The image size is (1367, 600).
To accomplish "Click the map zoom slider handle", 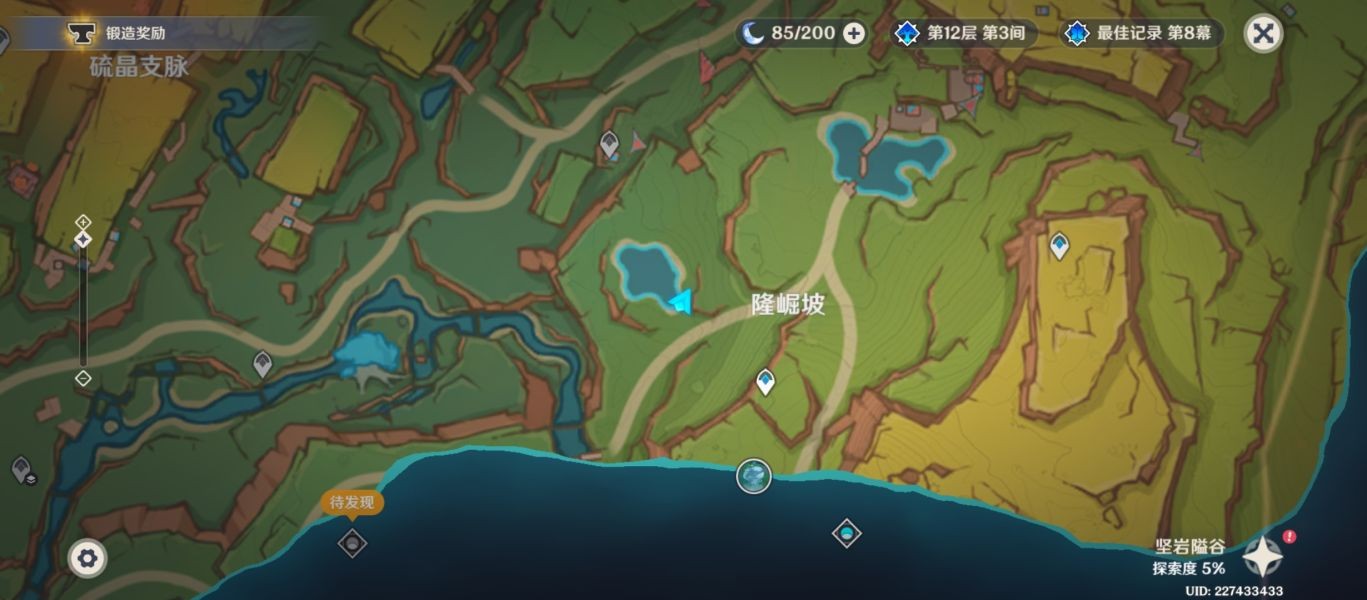I will pyautogui.click(x=83, y=240).
